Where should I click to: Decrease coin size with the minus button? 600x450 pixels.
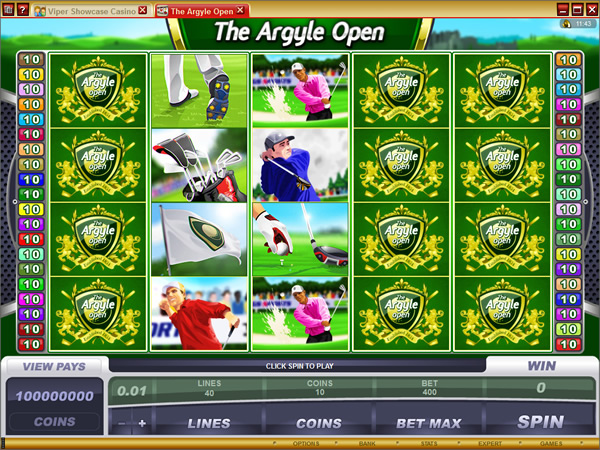[122, 423]
